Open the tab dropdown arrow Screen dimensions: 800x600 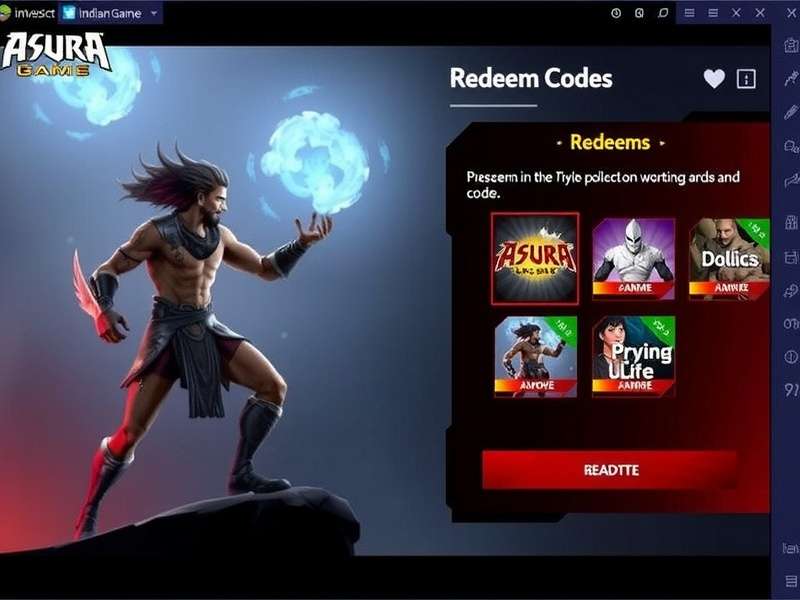pos(153,14)
